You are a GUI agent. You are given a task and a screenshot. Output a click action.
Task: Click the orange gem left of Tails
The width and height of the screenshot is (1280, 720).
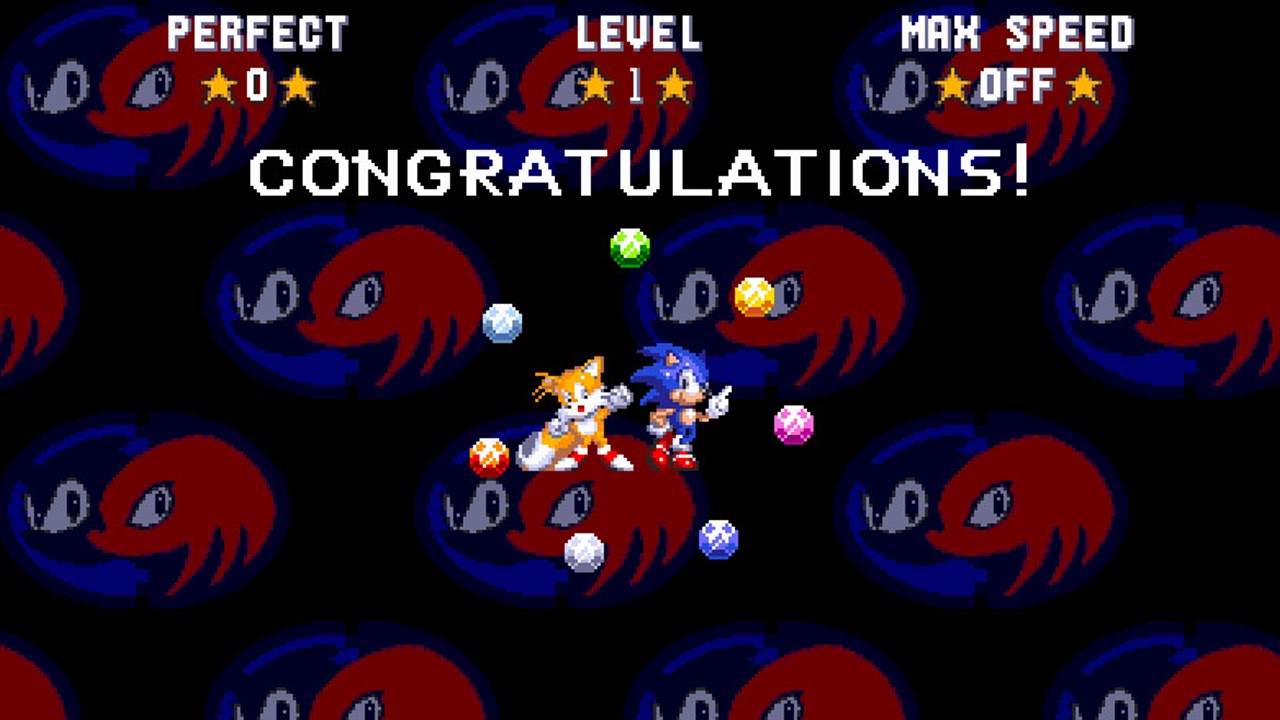(491, 458)
